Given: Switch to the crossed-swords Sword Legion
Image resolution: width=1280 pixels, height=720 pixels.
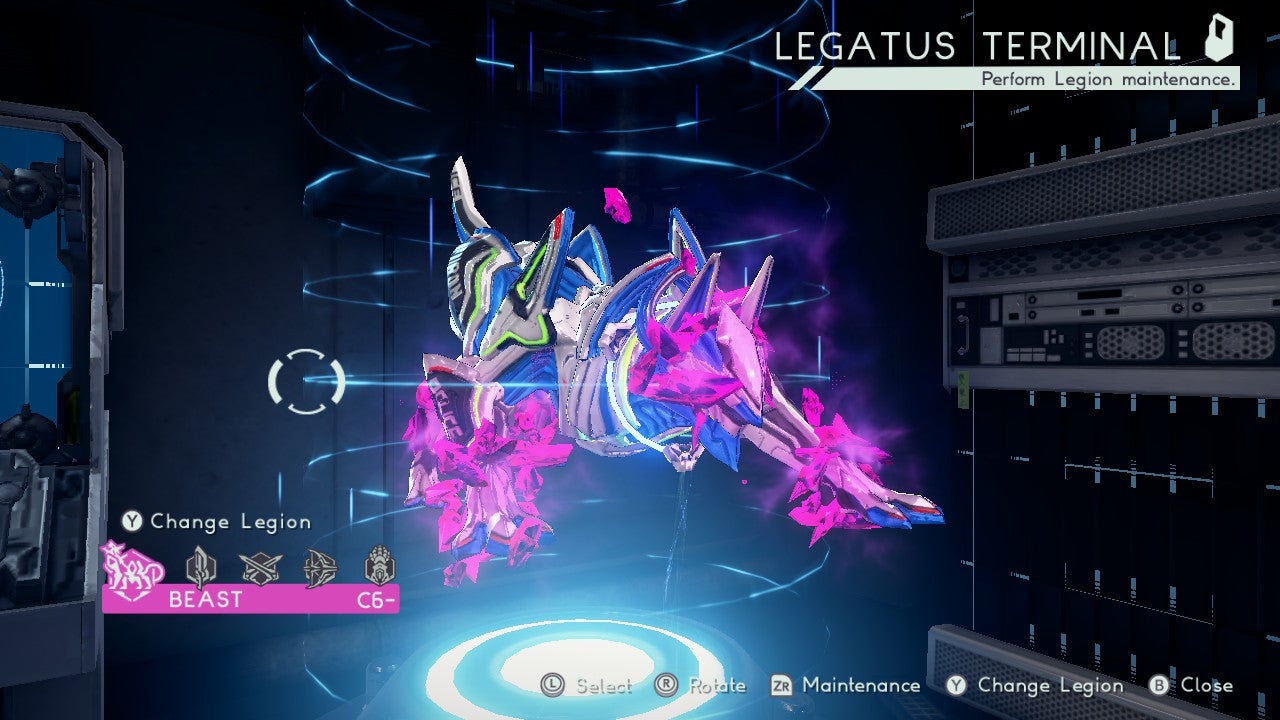Looking at the screenshot, I should [261, 567].
